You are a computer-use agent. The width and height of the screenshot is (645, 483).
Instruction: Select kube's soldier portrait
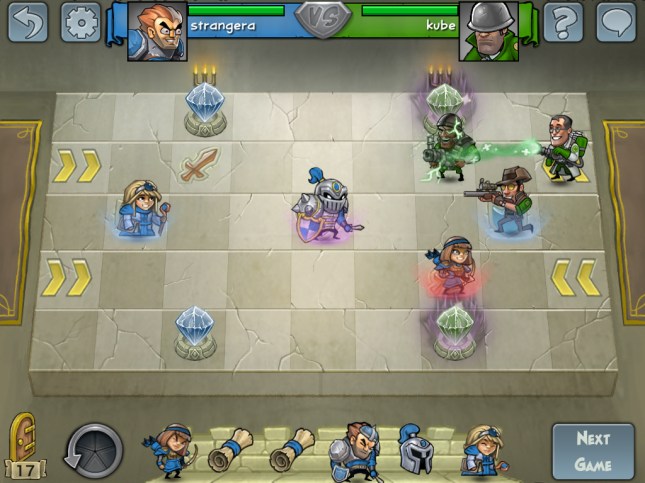pos(488,30)
